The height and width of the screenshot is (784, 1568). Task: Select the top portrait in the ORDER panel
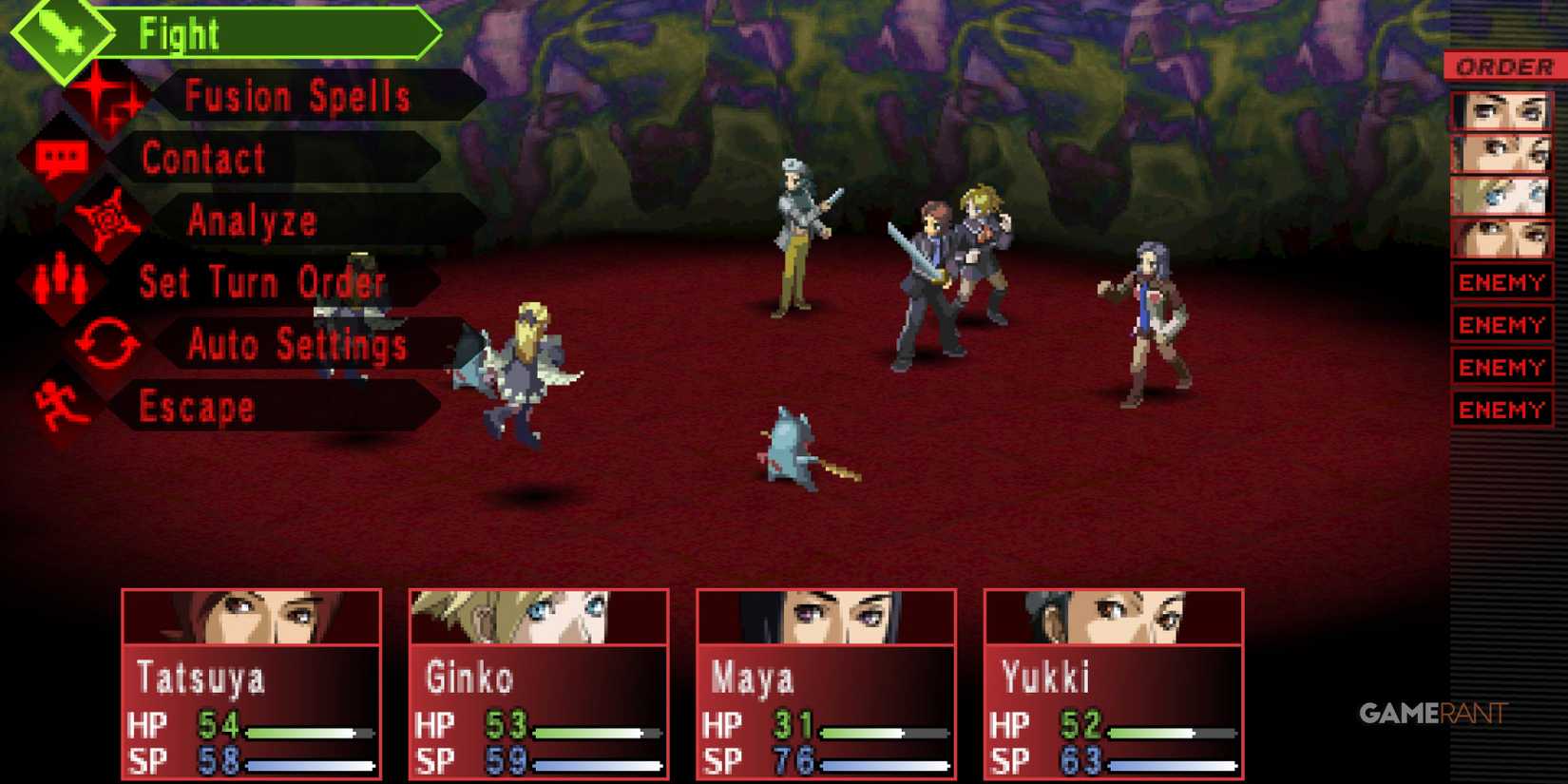click(x=1501, y=107)
